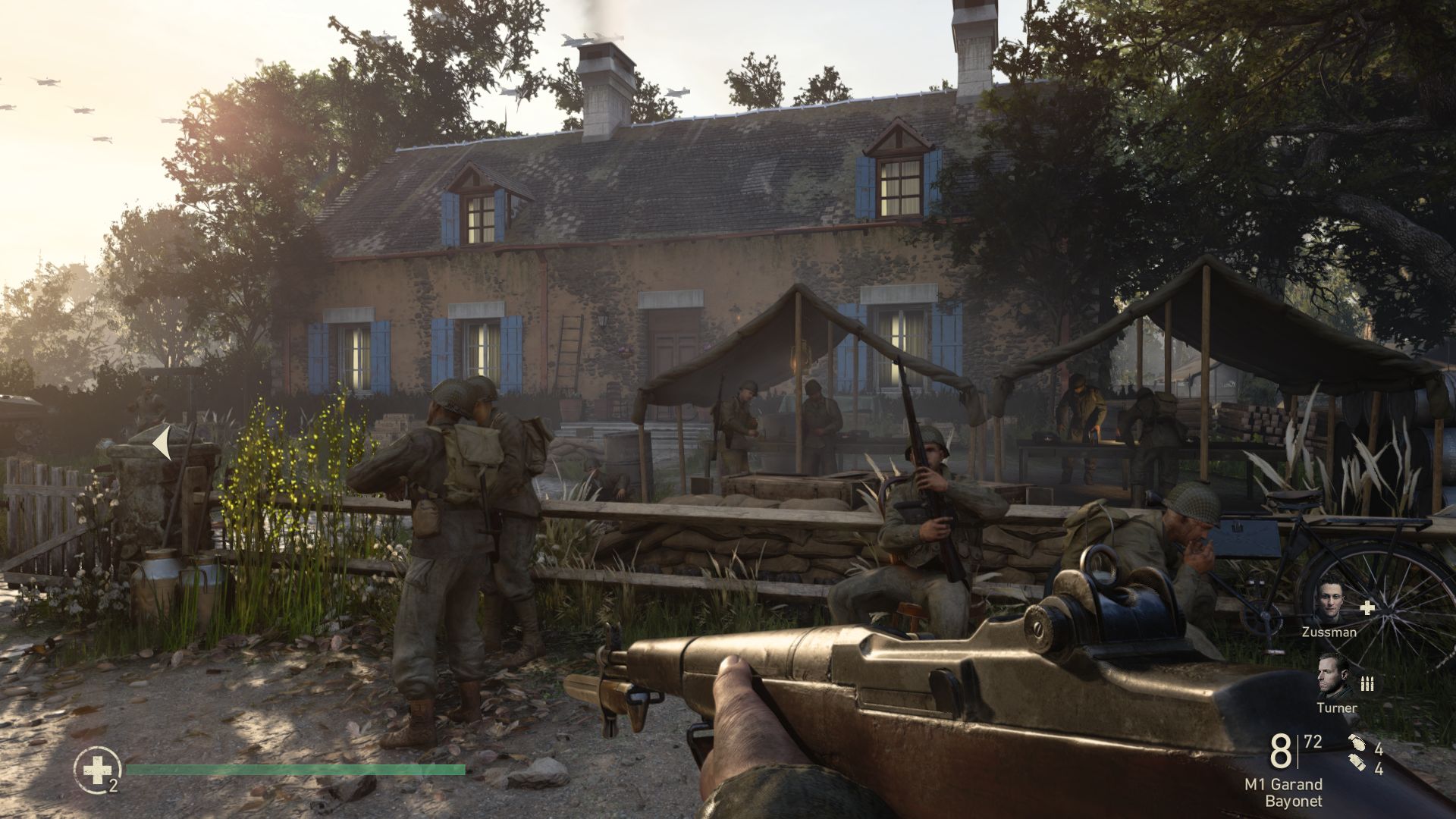
Task: Click the white objective direction arrow
Action: click(162, 444)
